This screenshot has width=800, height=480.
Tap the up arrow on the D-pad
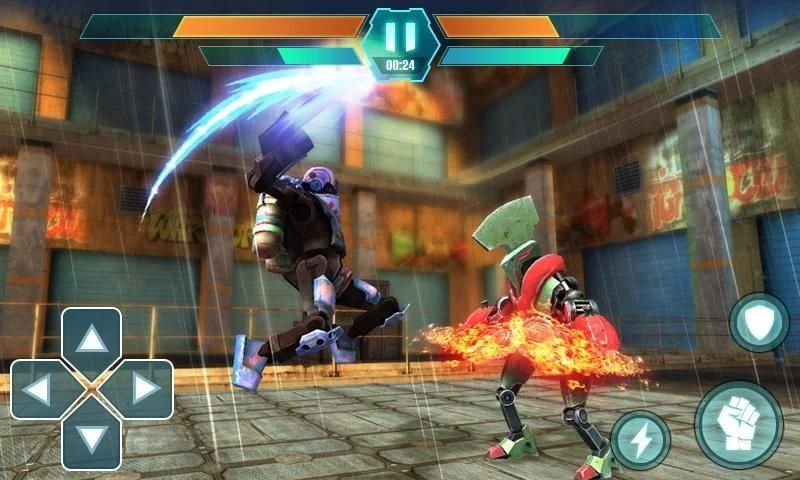[x=92, y=340]
